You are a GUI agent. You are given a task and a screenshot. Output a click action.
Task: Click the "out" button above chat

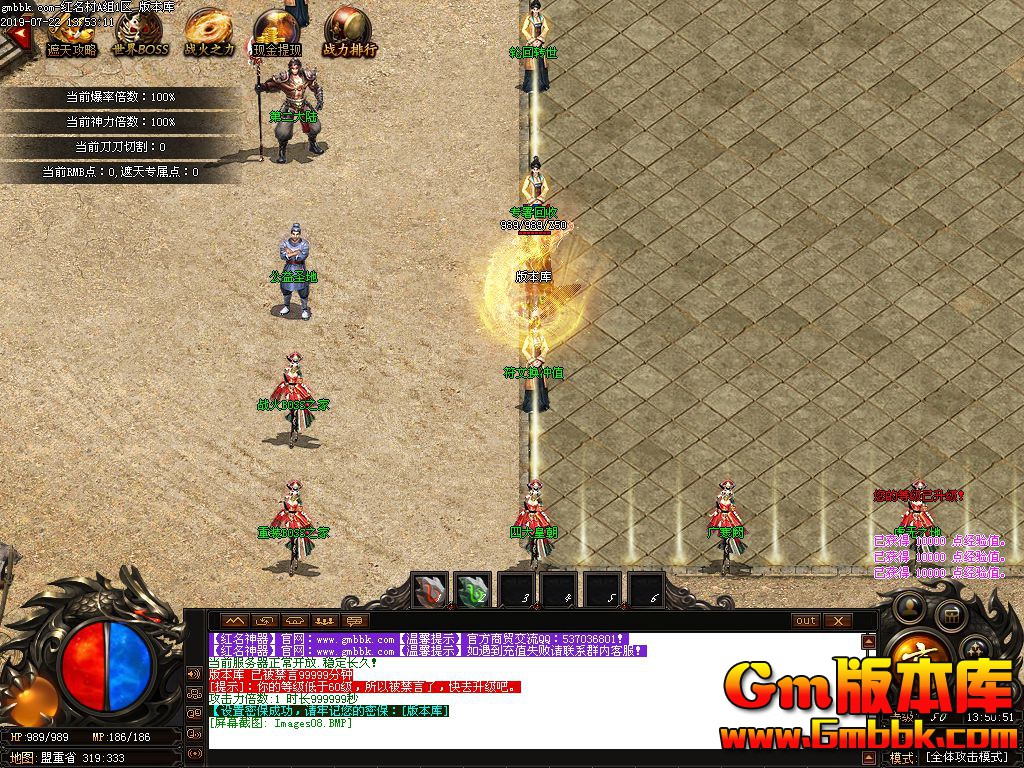tap(806, 621)
